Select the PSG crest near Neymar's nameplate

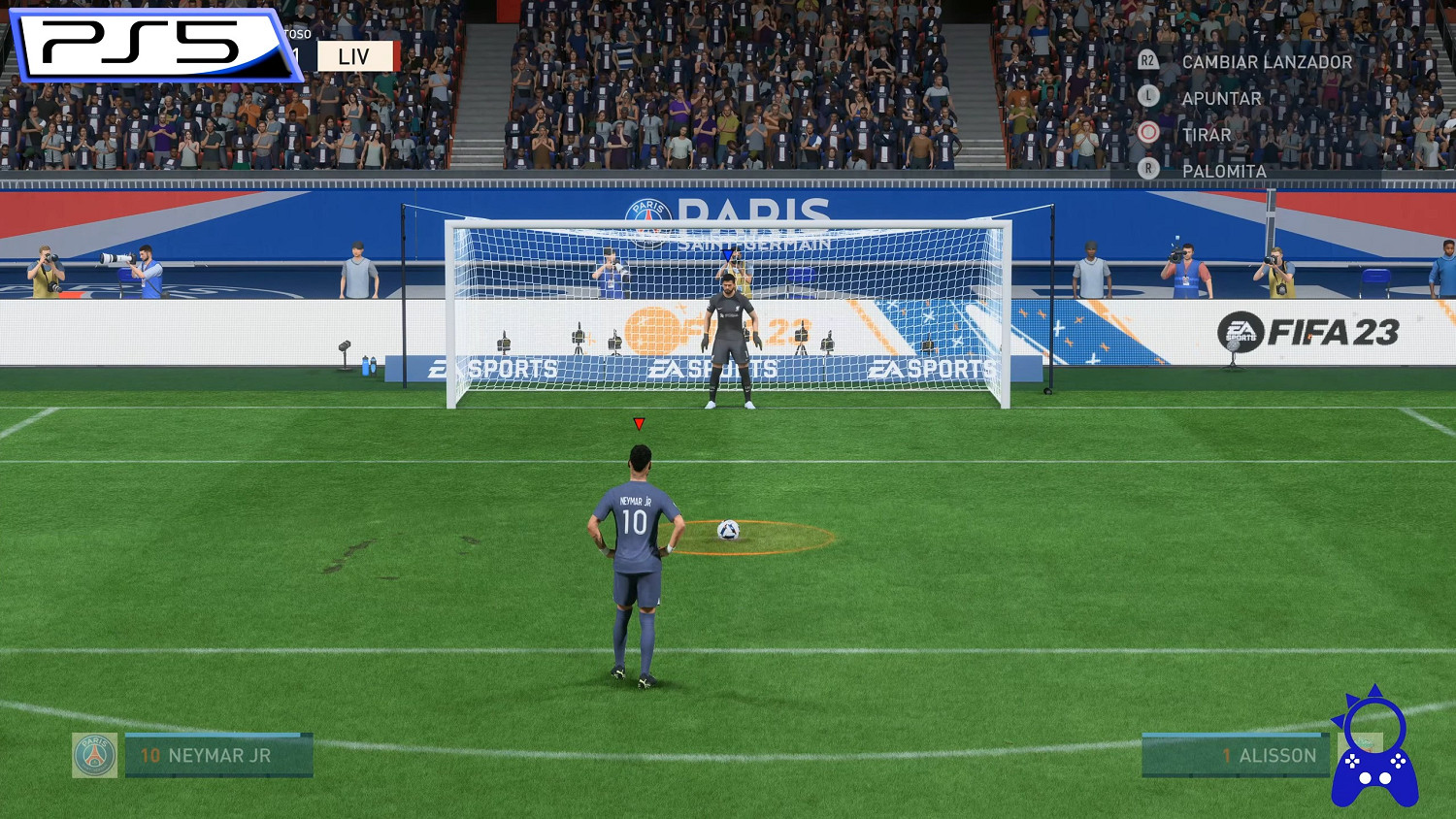[x=94, y=756]
